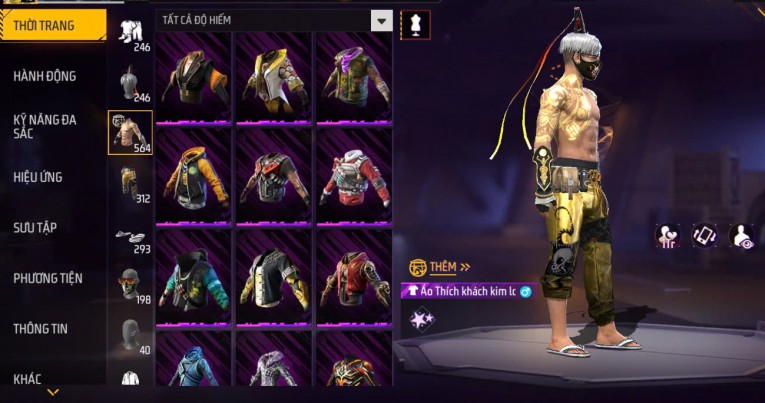Screen dimensions: 765x403
Task: Click the phone rotate icon
Action: (704, 235)
